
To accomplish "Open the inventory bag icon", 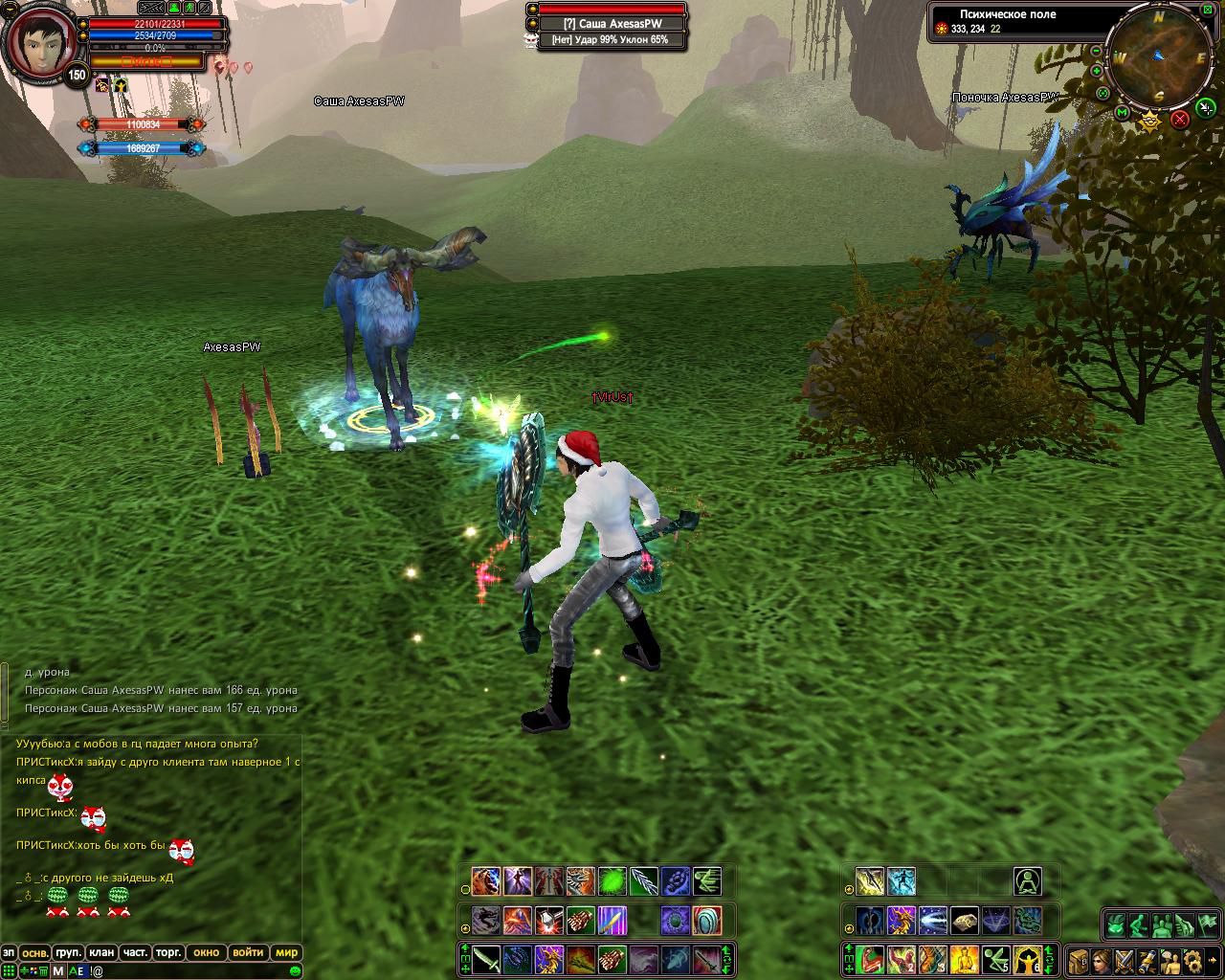I will click(1079, 959).
